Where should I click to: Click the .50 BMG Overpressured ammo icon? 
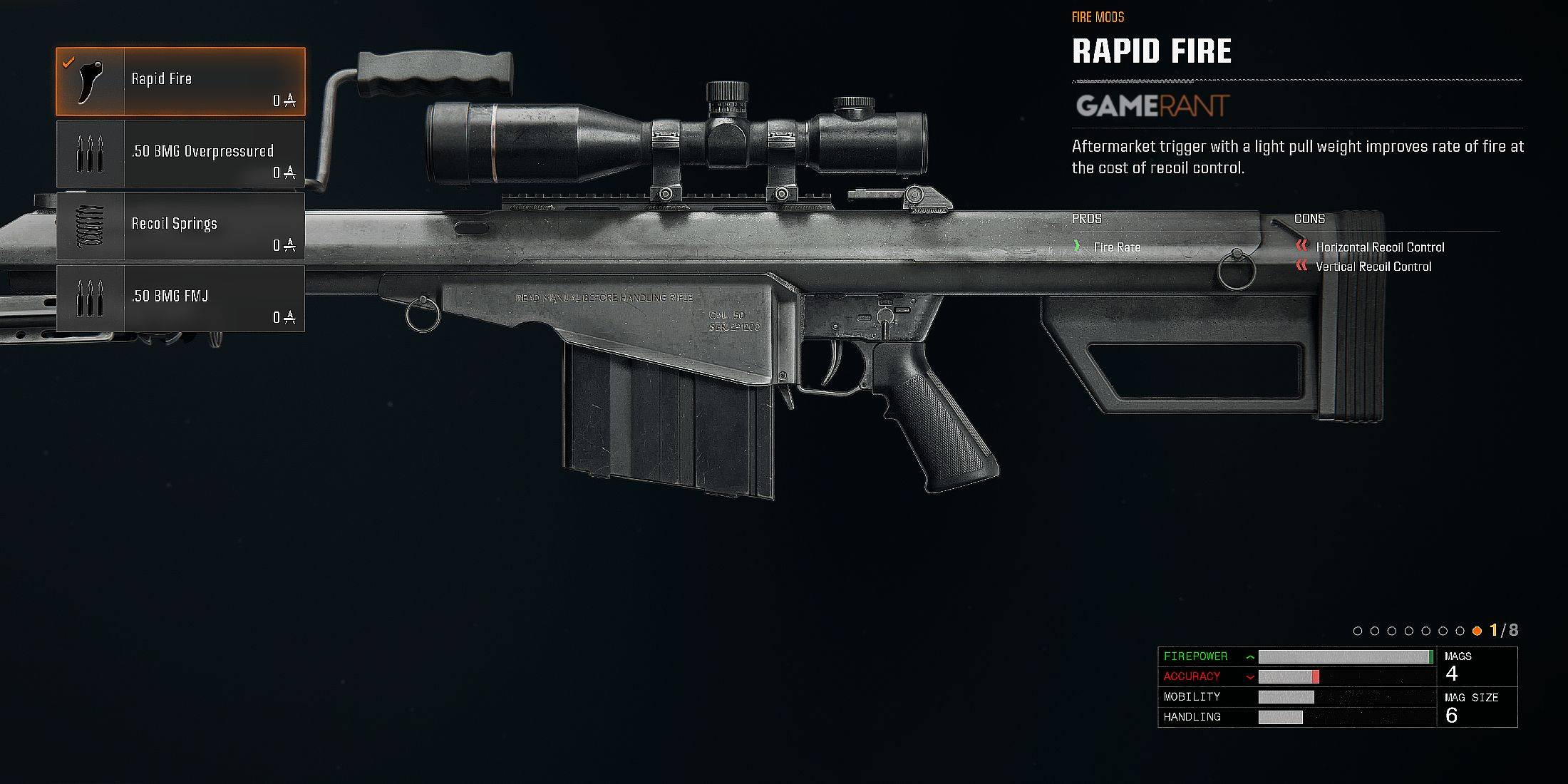(89, 153)
